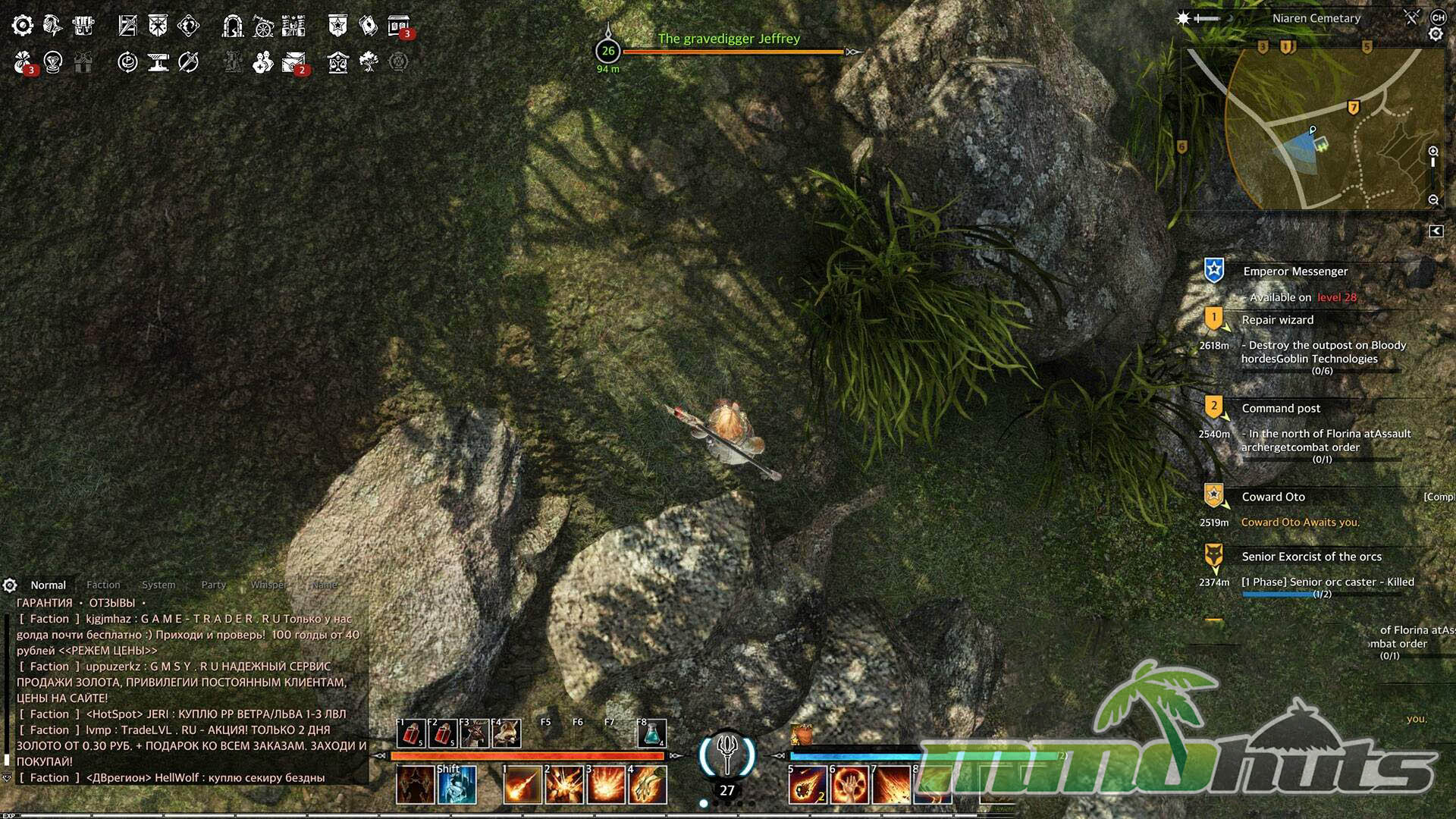The width and height of the screenshot is (1456, 819).
Task: Select quest marker 7 on minimap
Action: pos(1353,108)
